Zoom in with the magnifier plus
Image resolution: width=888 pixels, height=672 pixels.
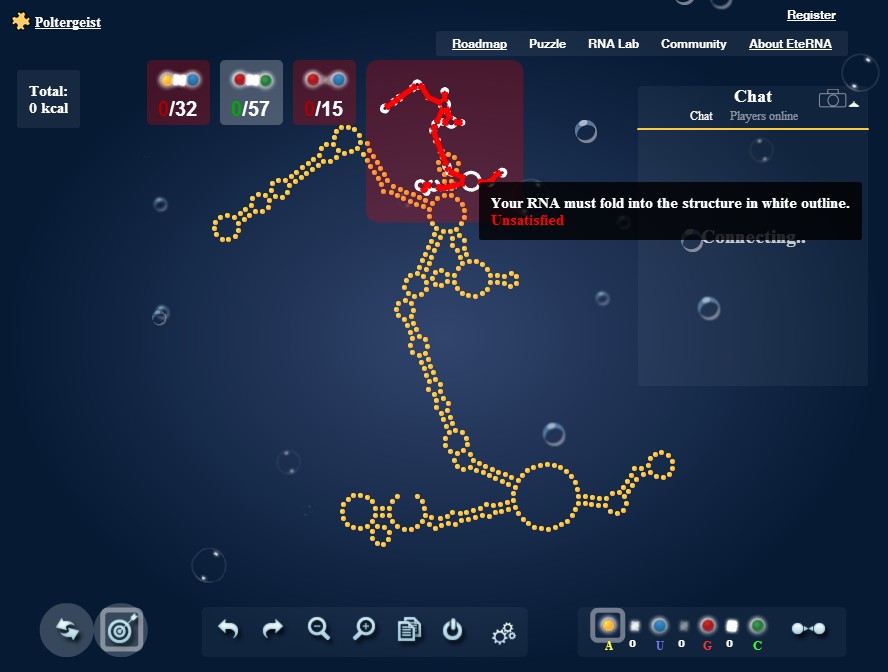coord(364,629)
